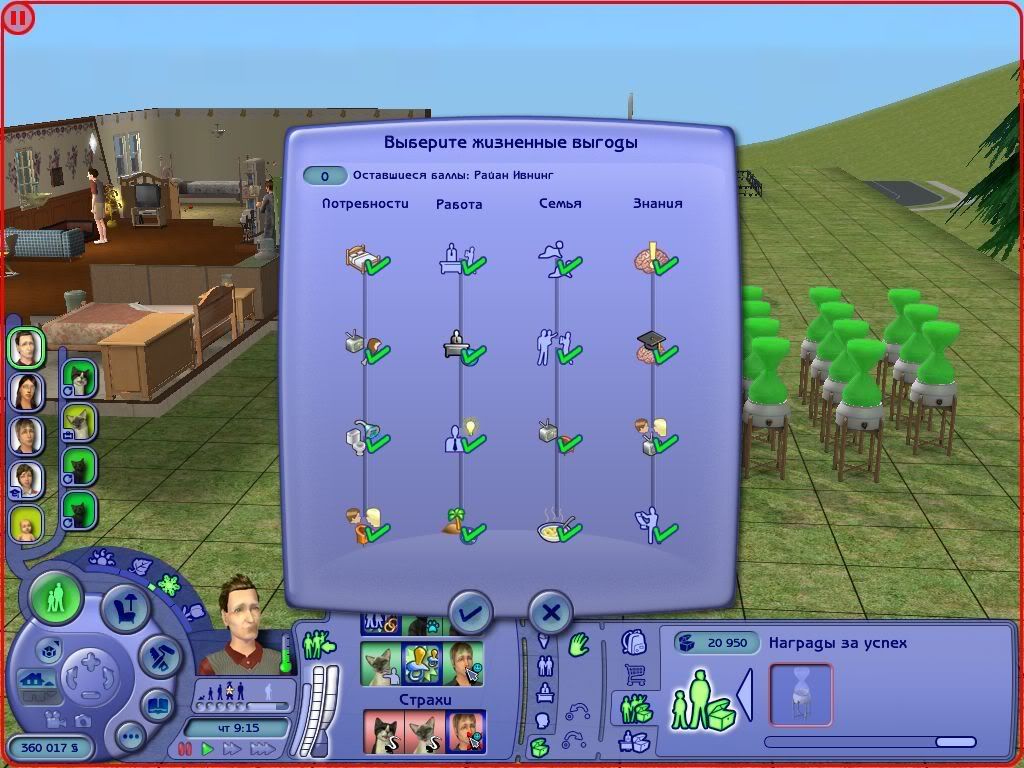Switch to the baby Sim portrait
The height and width of the screenshot is (768, 1024).
(25, 524)
